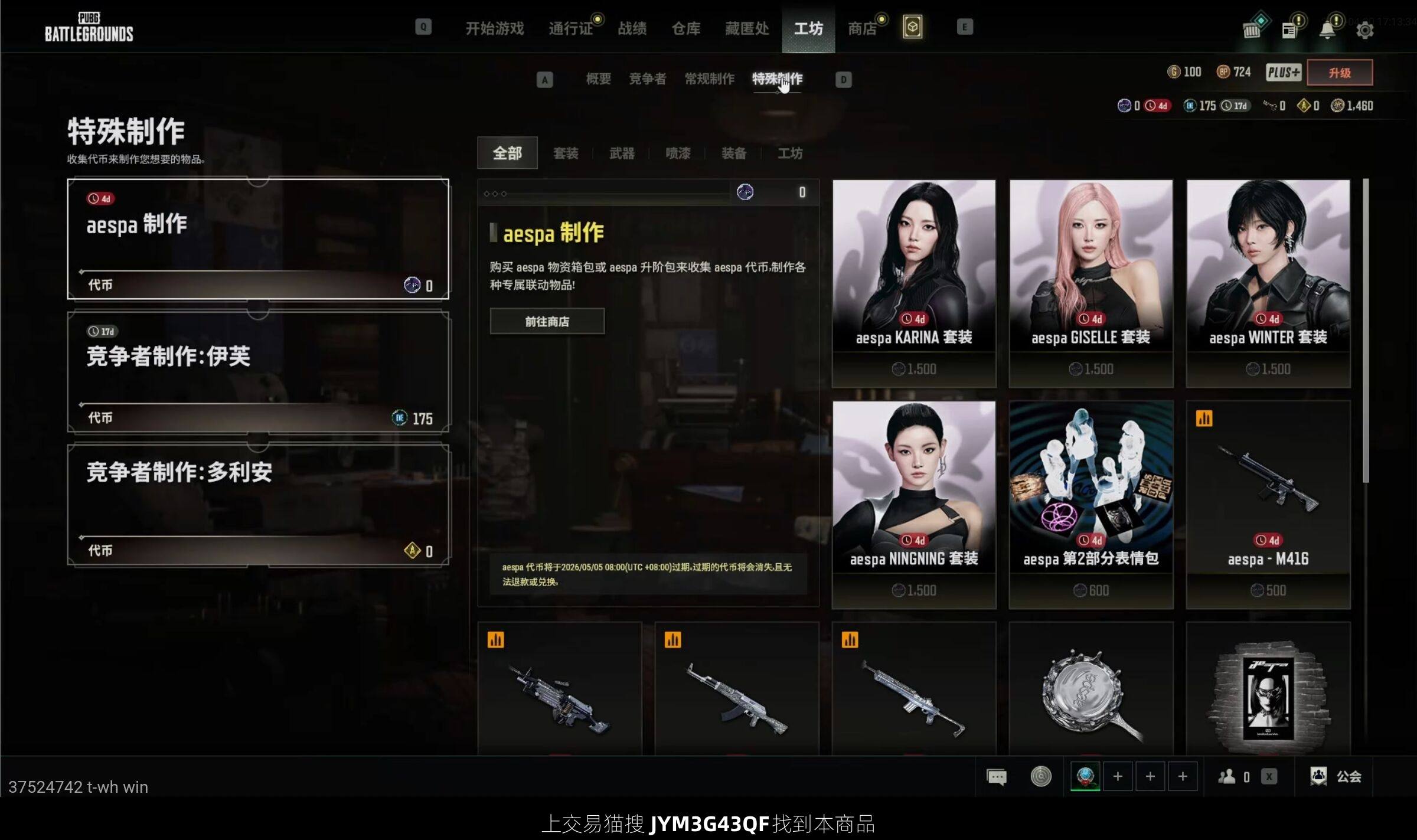1417x840 pixels.
Task: Open the 公会 guild button
Action: [x=1337, y=777]
